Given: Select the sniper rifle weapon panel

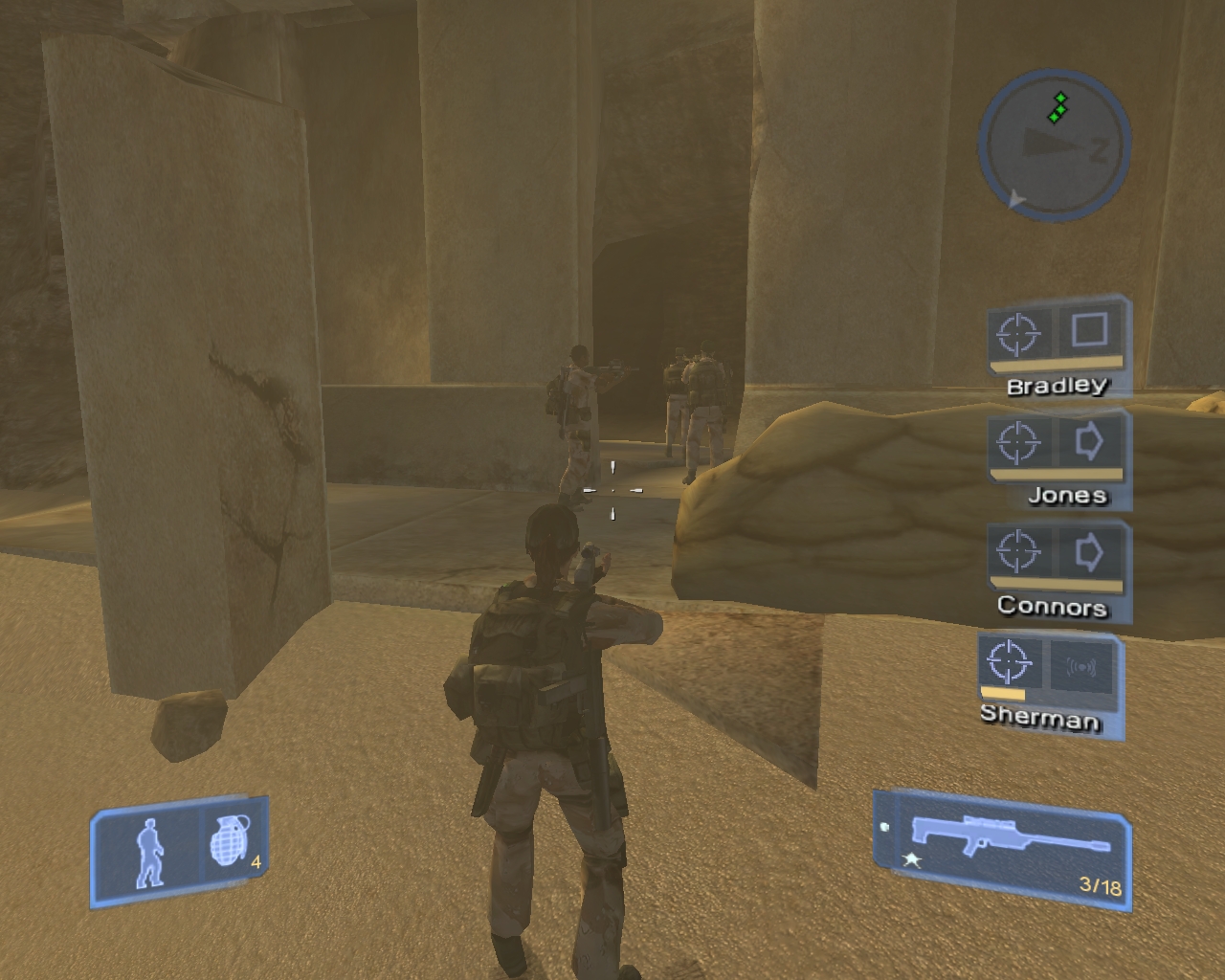Looking at the screenshot, I should [1003, 845].
